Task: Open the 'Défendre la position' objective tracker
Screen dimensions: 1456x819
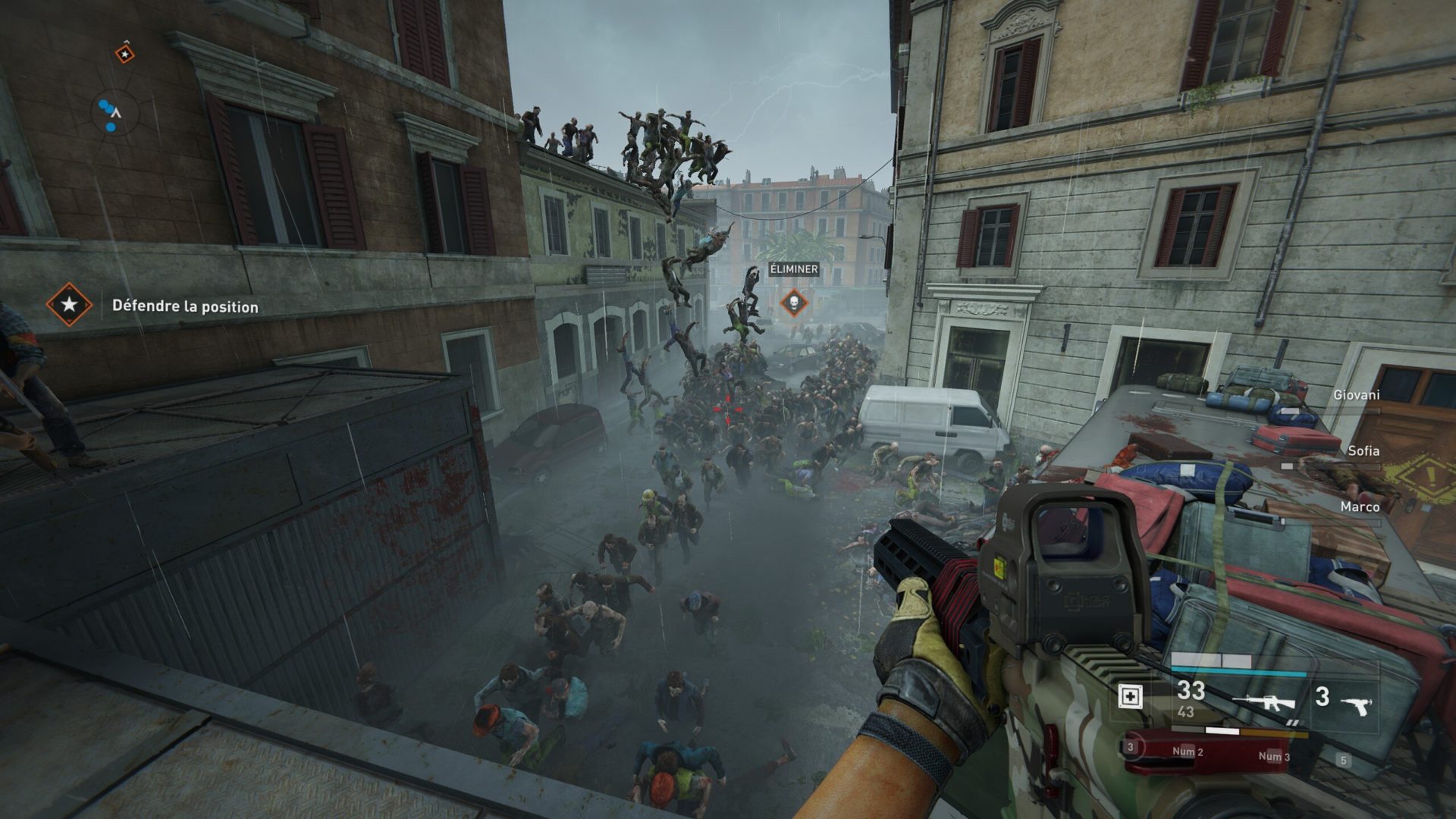Action: [x=185, y=306]
